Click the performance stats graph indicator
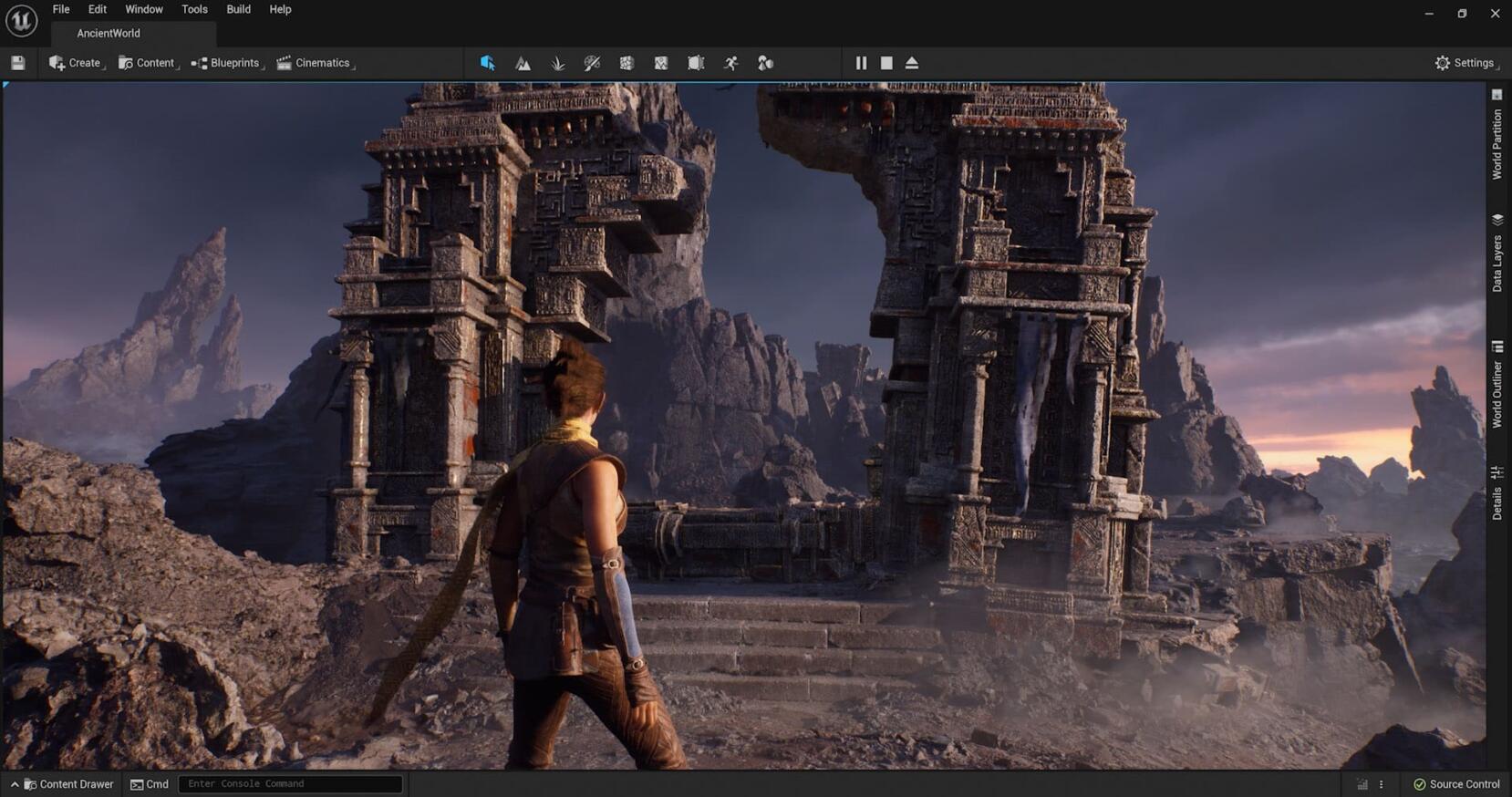Viewport: 1512px width, 797px height. pos(1362,783)
